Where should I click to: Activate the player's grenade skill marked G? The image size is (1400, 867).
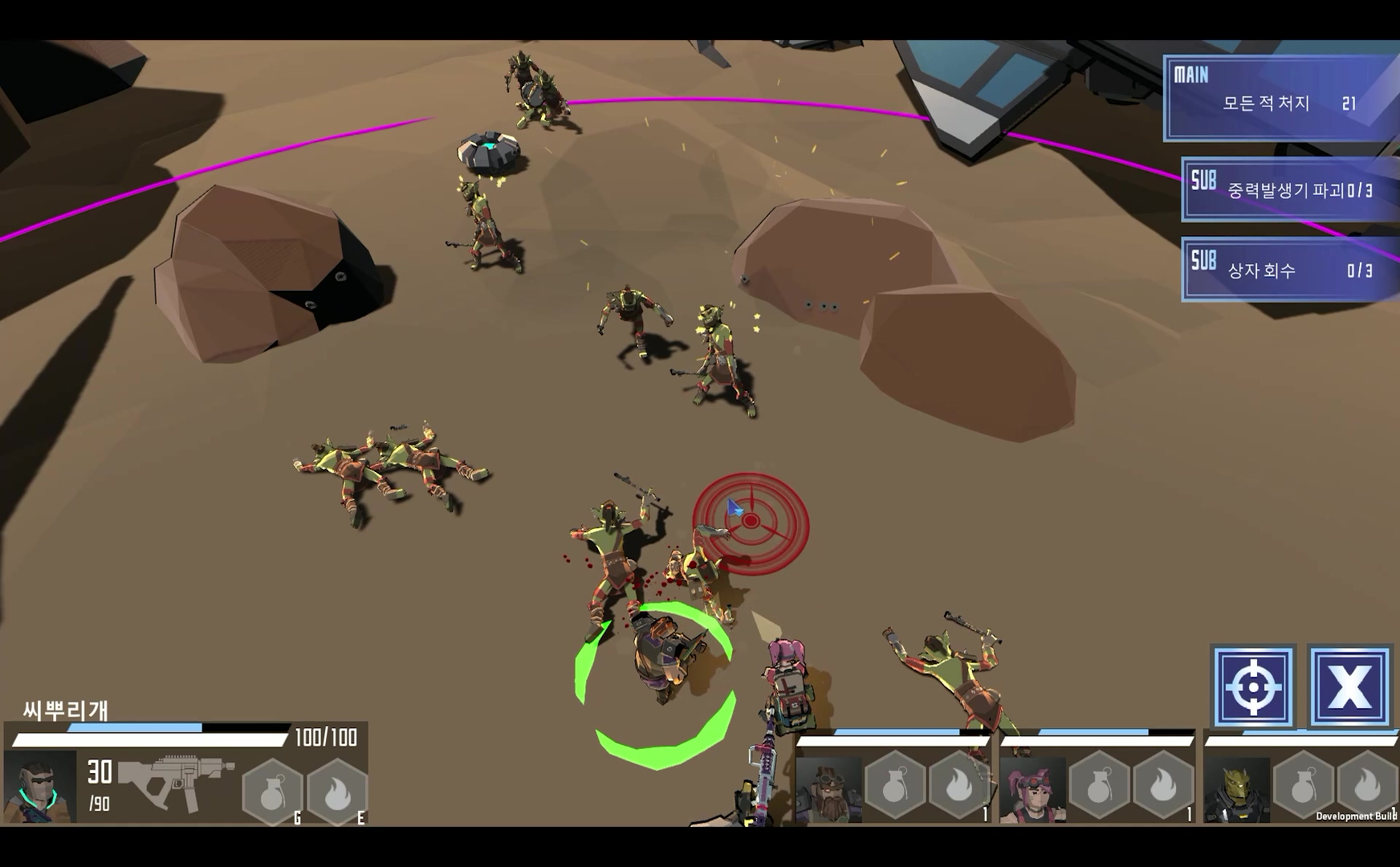point(273,792)
